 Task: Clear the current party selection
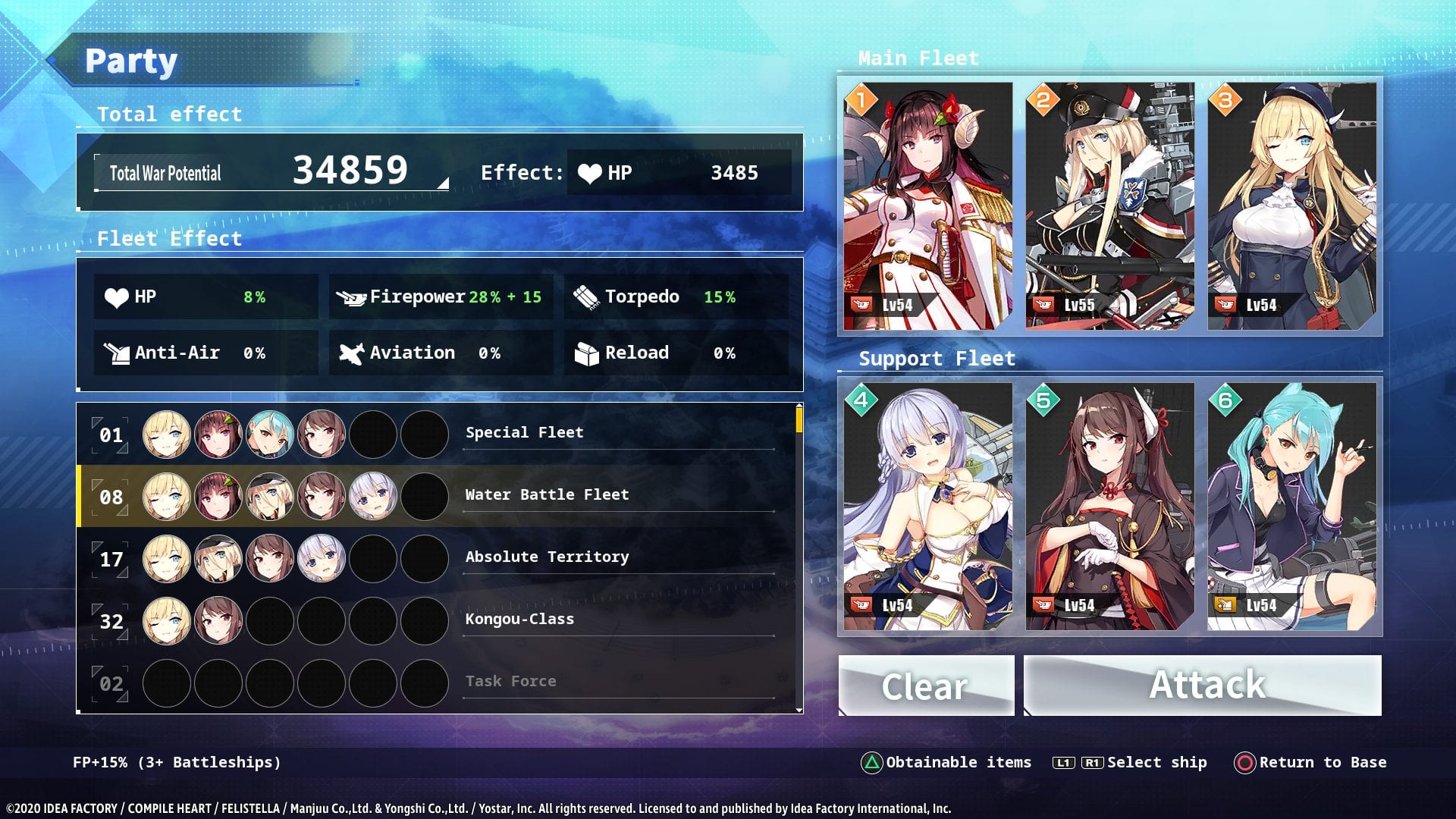pos(926,686)
